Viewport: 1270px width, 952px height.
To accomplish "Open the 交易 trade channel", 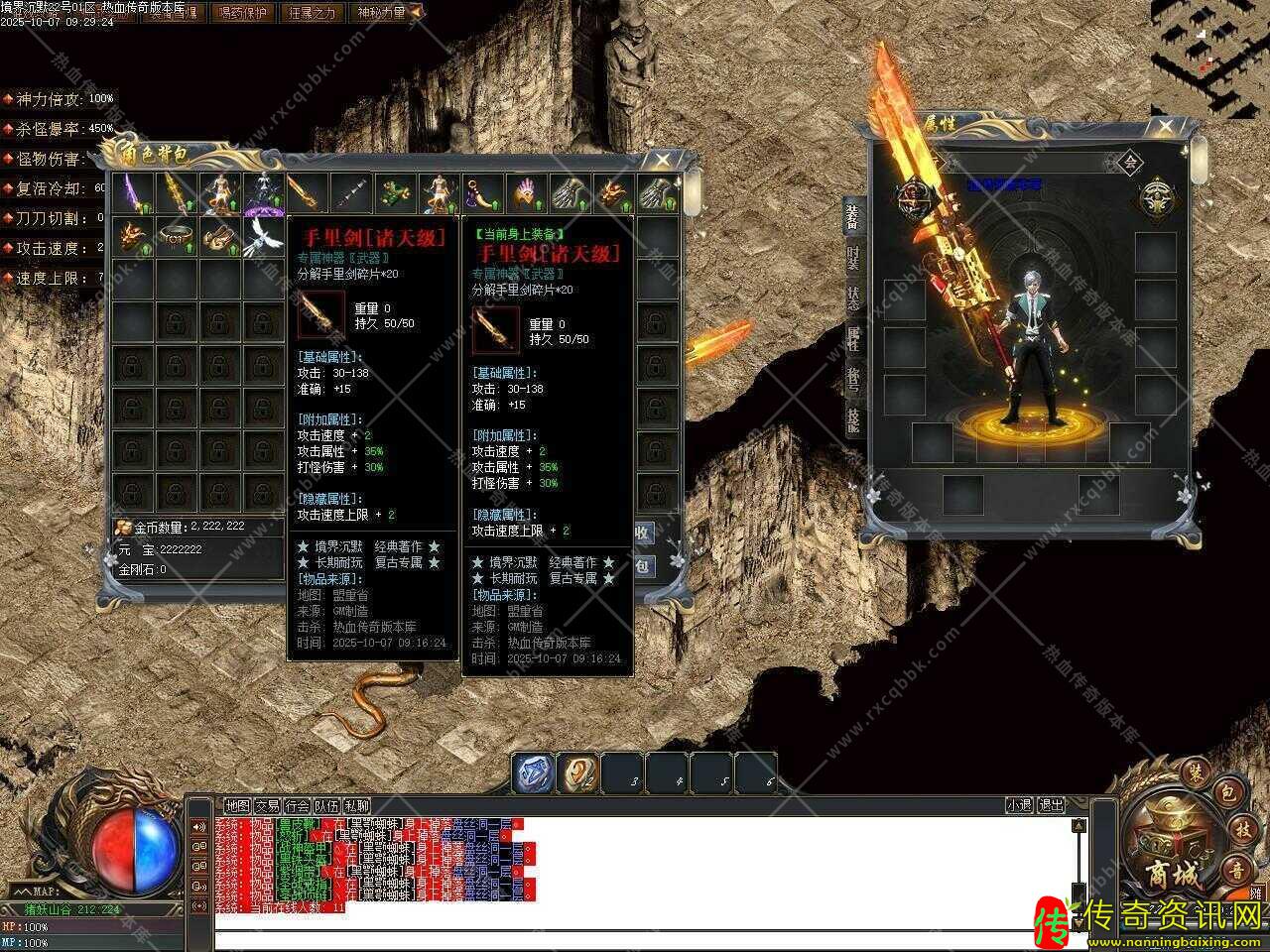I will [x=267, y=806].
